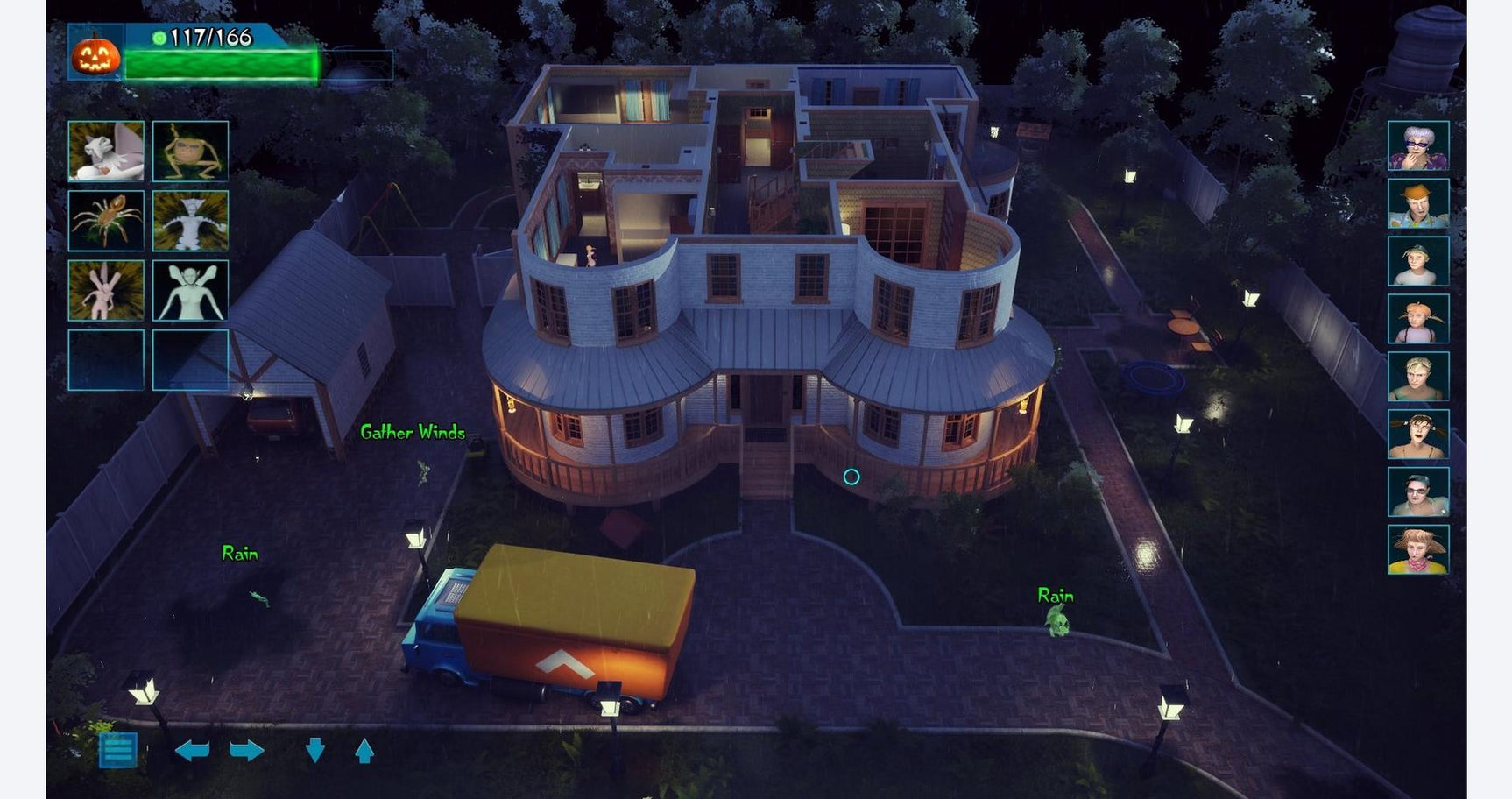Select the dark-haired pigtailed screaming woman
1512x799 pixels.
tap(1418, 435)
